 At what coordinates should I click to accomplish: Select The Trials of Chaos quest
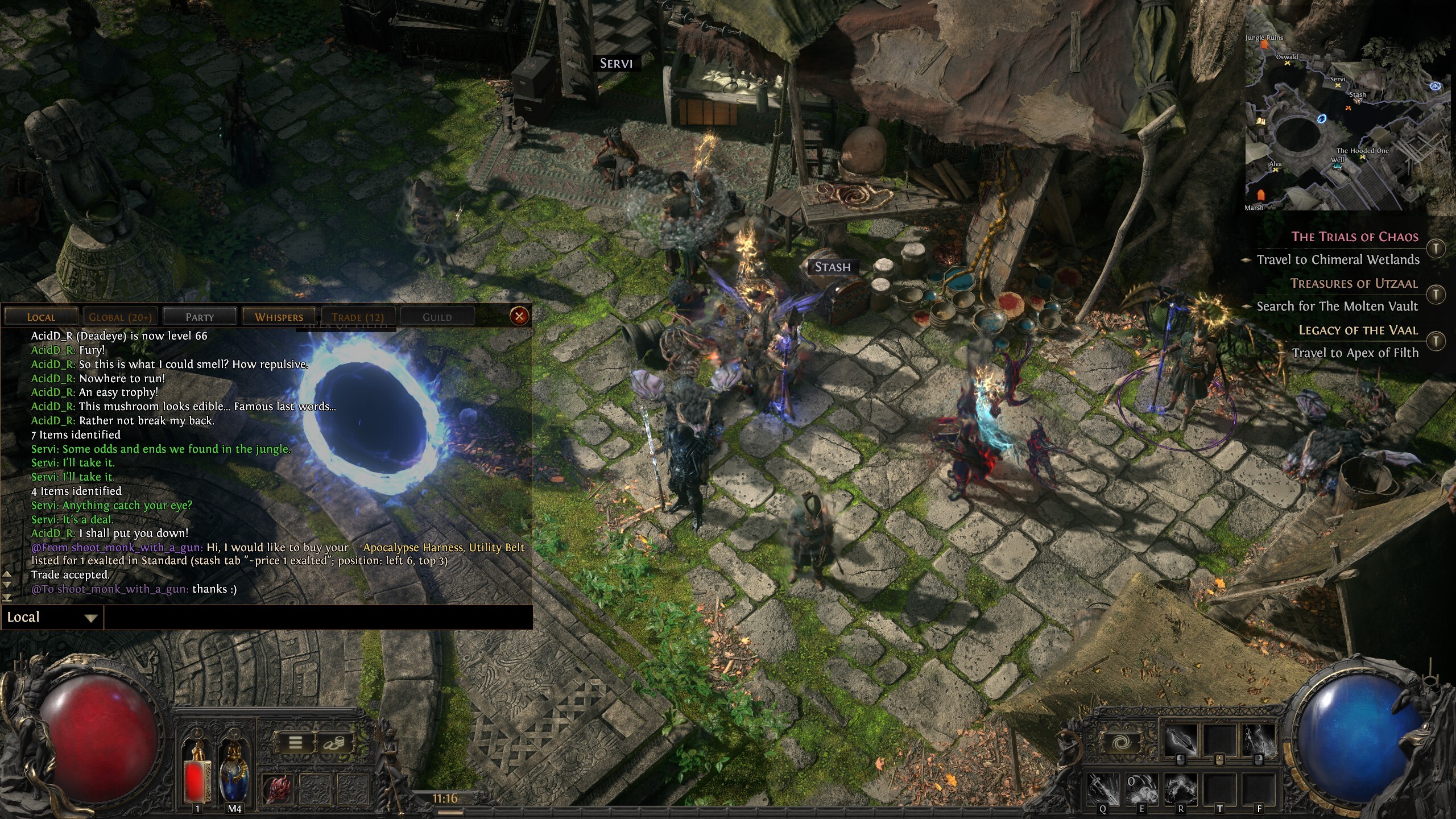click(x=1354, y=237)
